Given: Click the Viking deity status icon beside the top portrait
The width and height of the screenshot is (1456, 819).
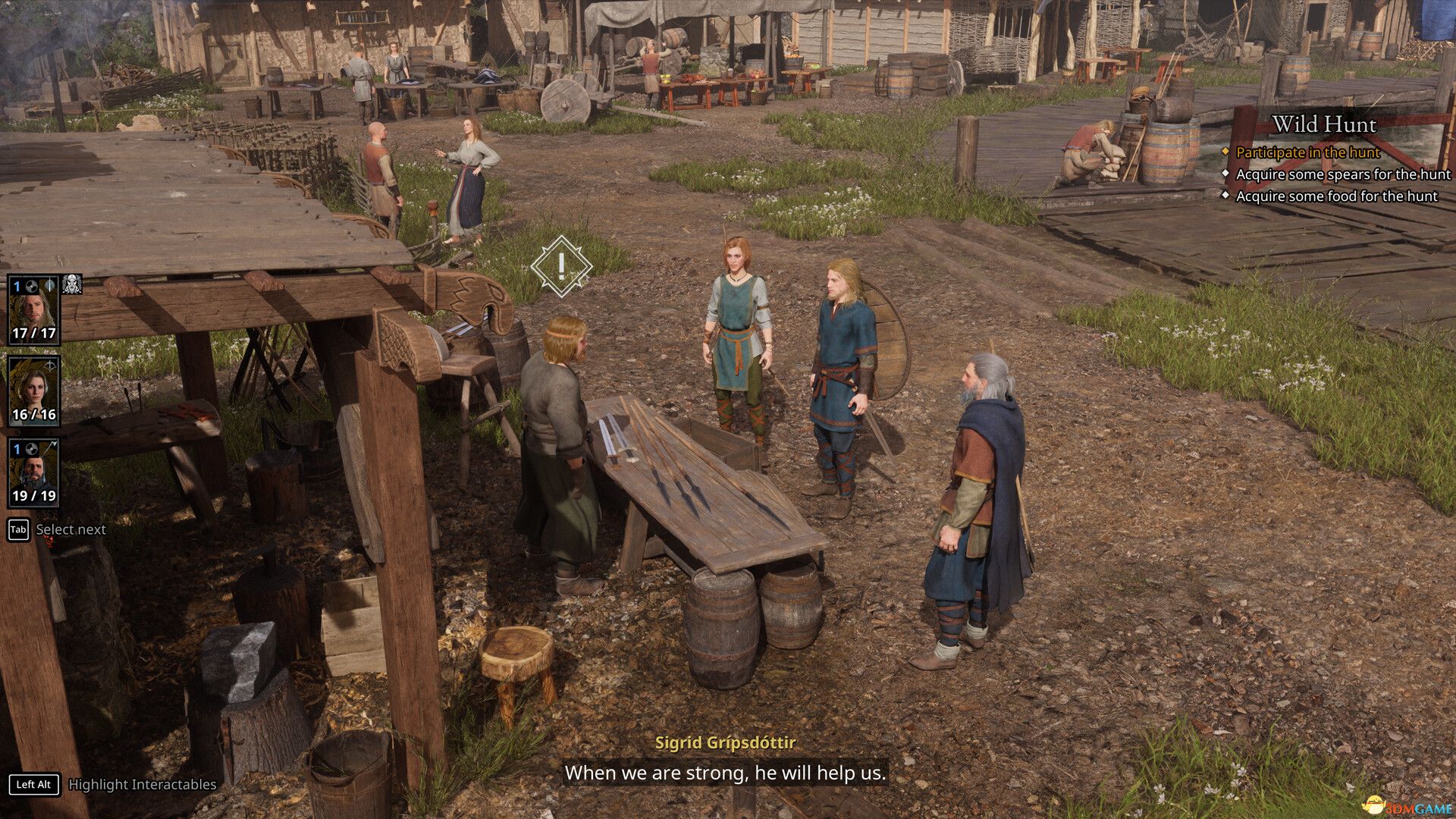Looking at the screenshot, I should [x=73, y=286].
